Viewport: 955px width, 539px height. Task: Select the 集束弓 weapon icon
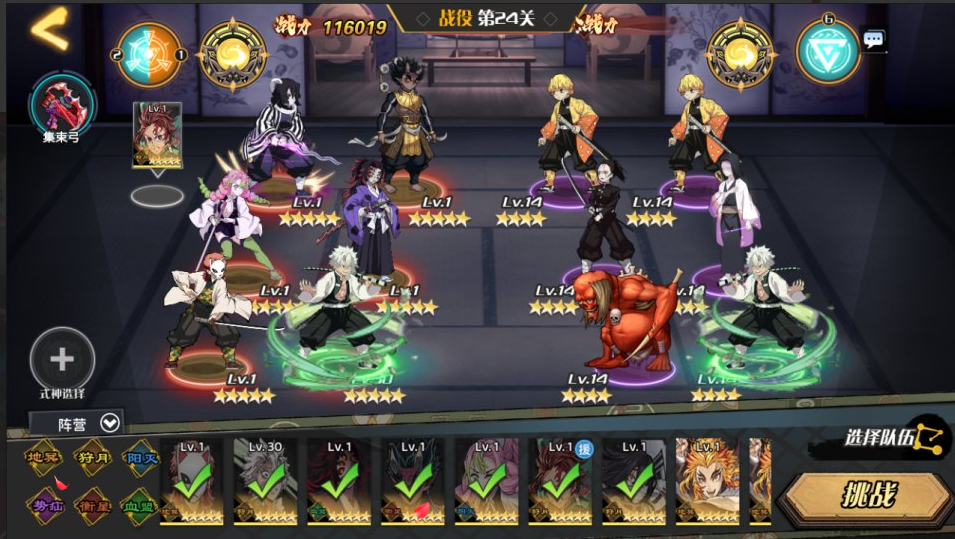(x=62, y=102)
